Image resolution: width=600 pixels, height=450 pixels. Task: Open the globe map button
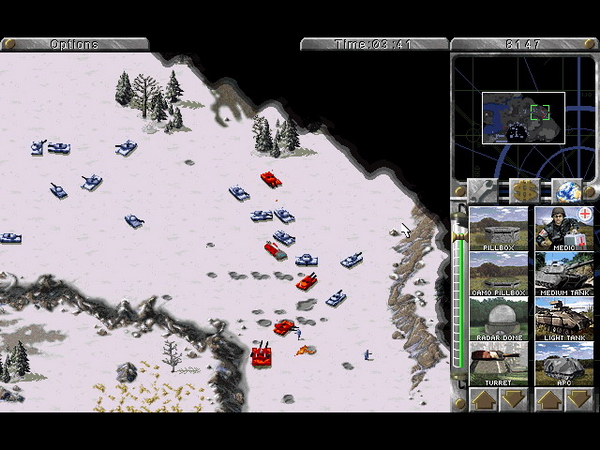click(x=566, y=190)
